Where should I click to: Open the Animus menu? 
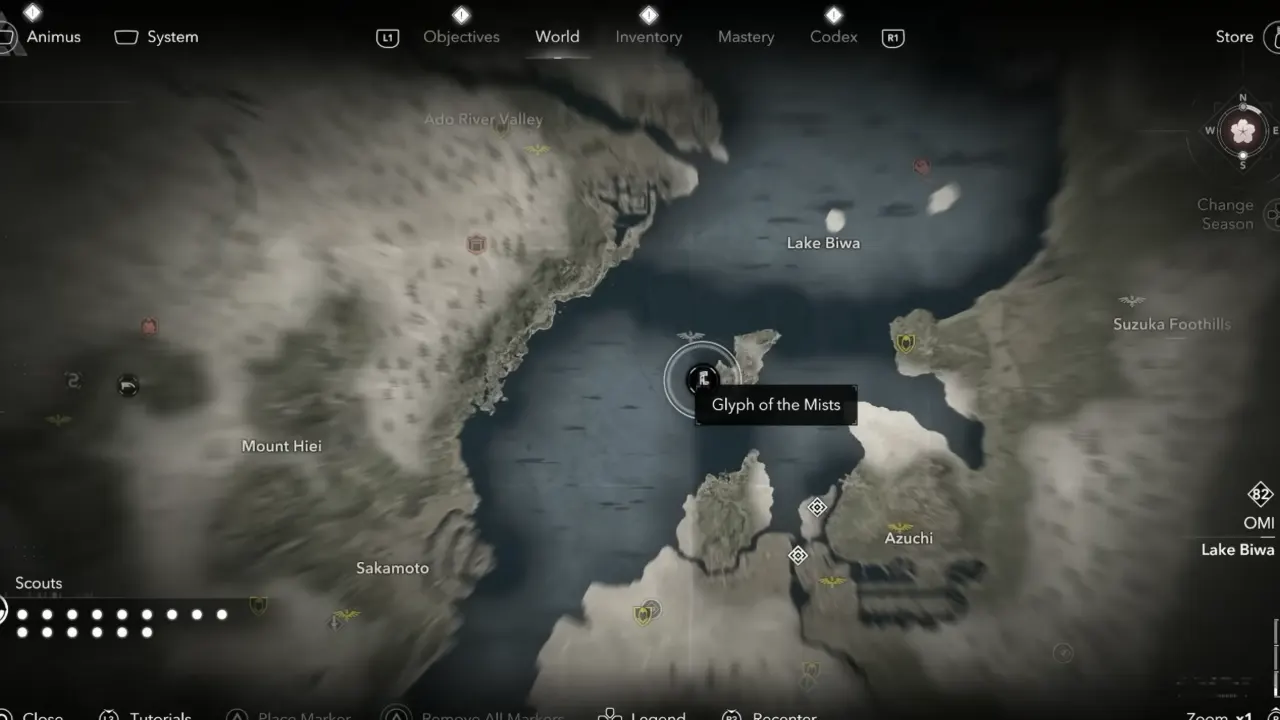(52, 37)
